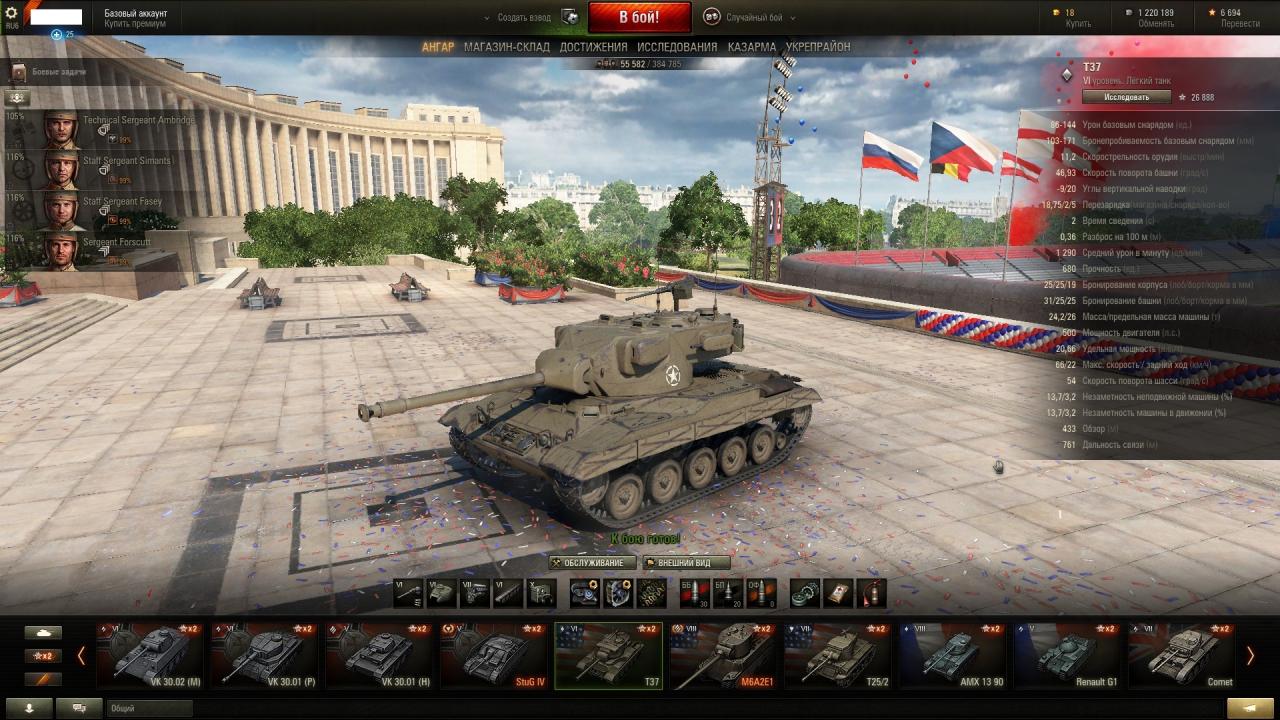Screen dimensions: 1280x720
Task: Click the «Исследовать» research button
Action: pos(1126,97)
